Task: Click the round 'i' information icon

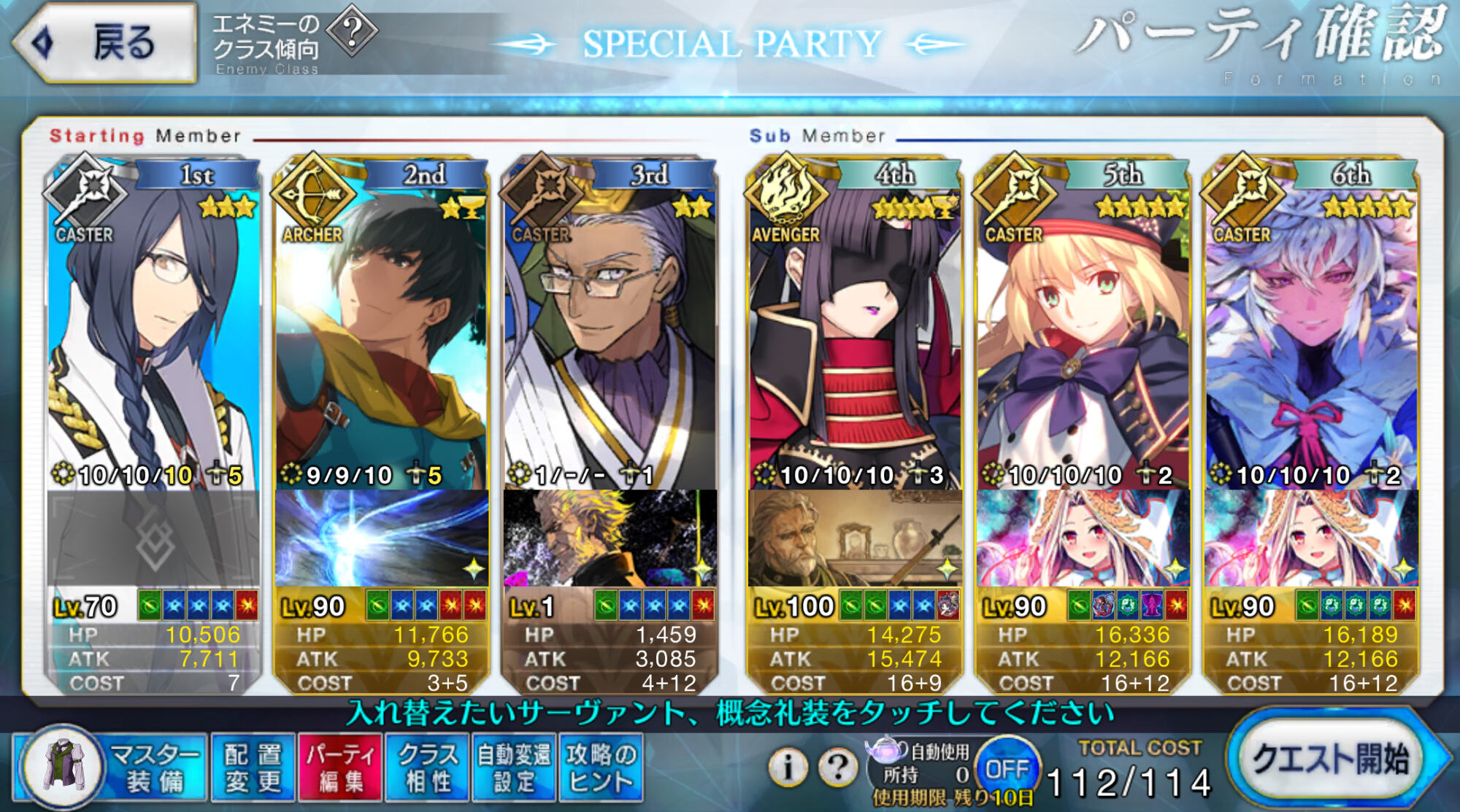Action: 788,767
